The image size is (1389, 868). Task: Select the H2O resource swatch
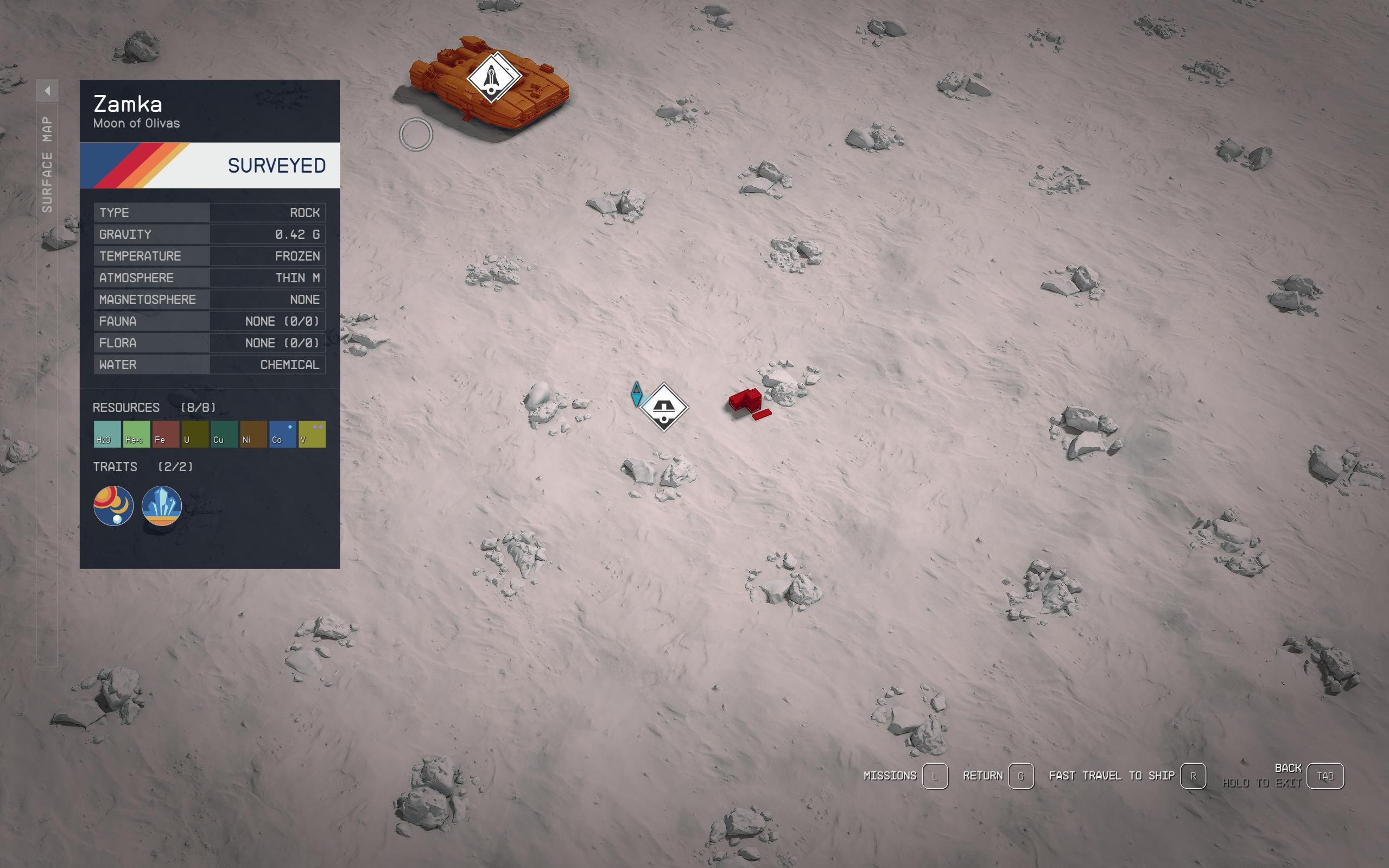(x=106, y=433)
